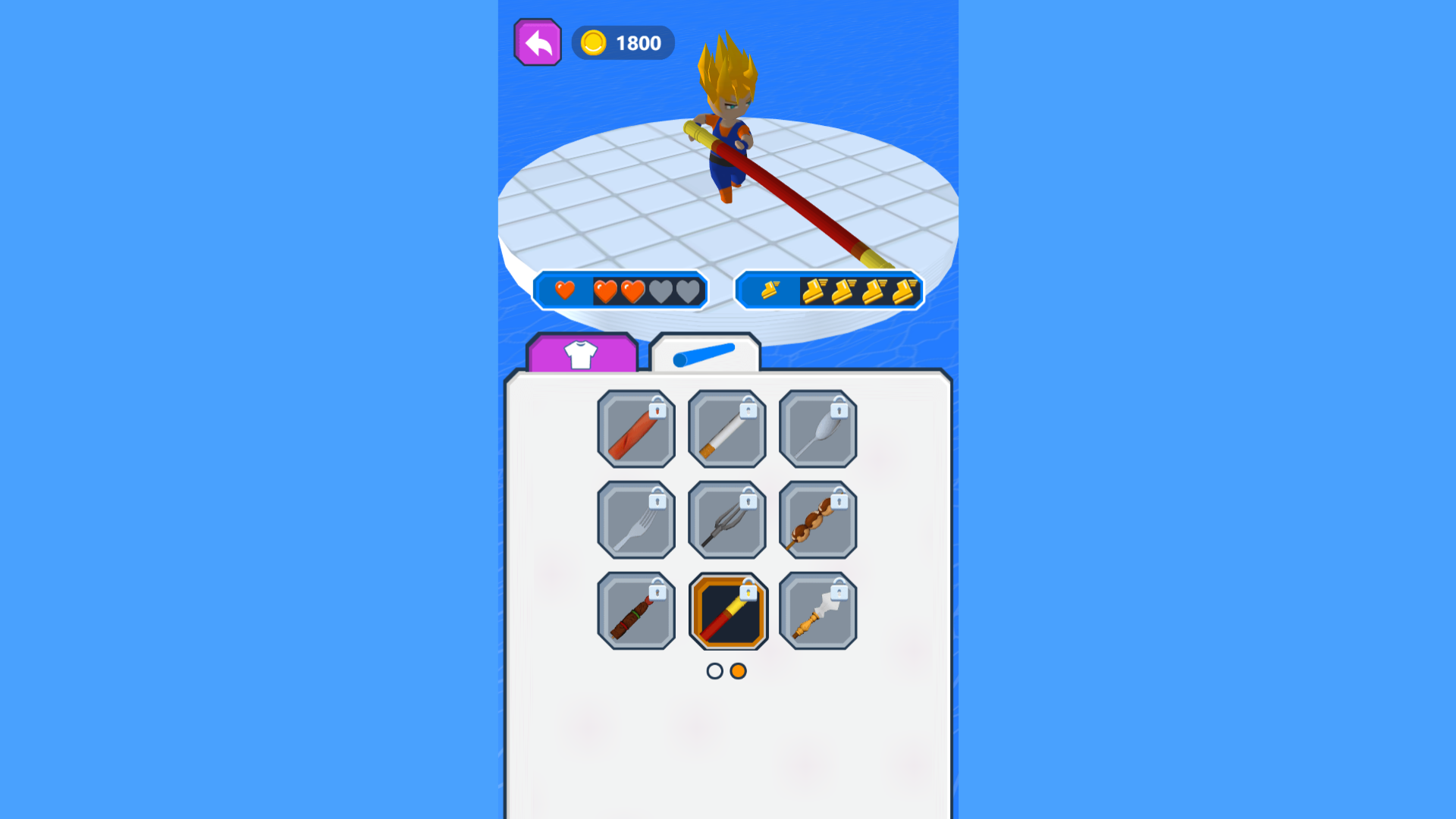The height and width of the screenshot is (819, 1456).
Task: Tap the hearts health bar
Action: pyautogui.click(x=622, y=291)
